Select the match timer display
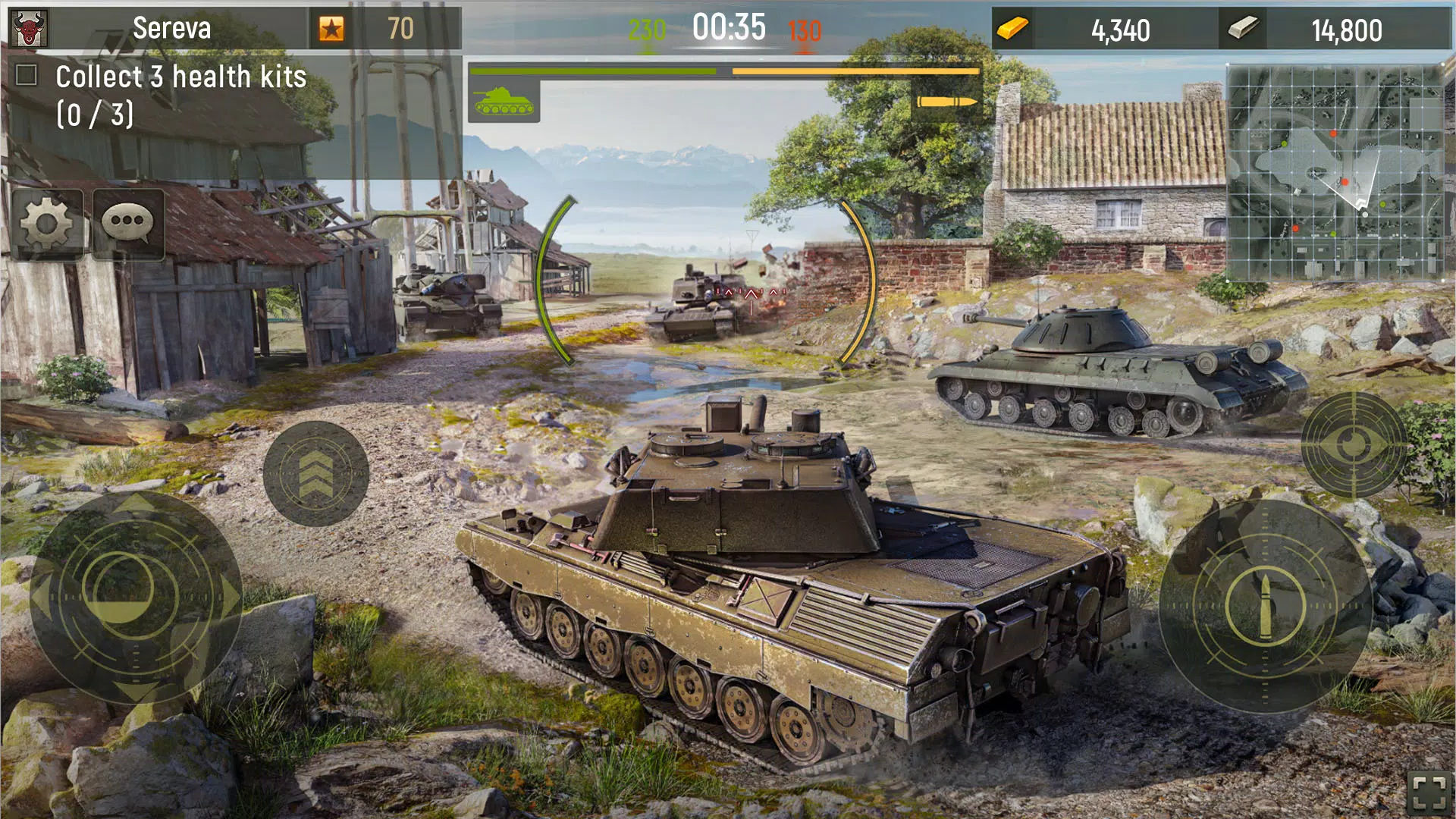1456x819 pixels. [x=728, y=27]
